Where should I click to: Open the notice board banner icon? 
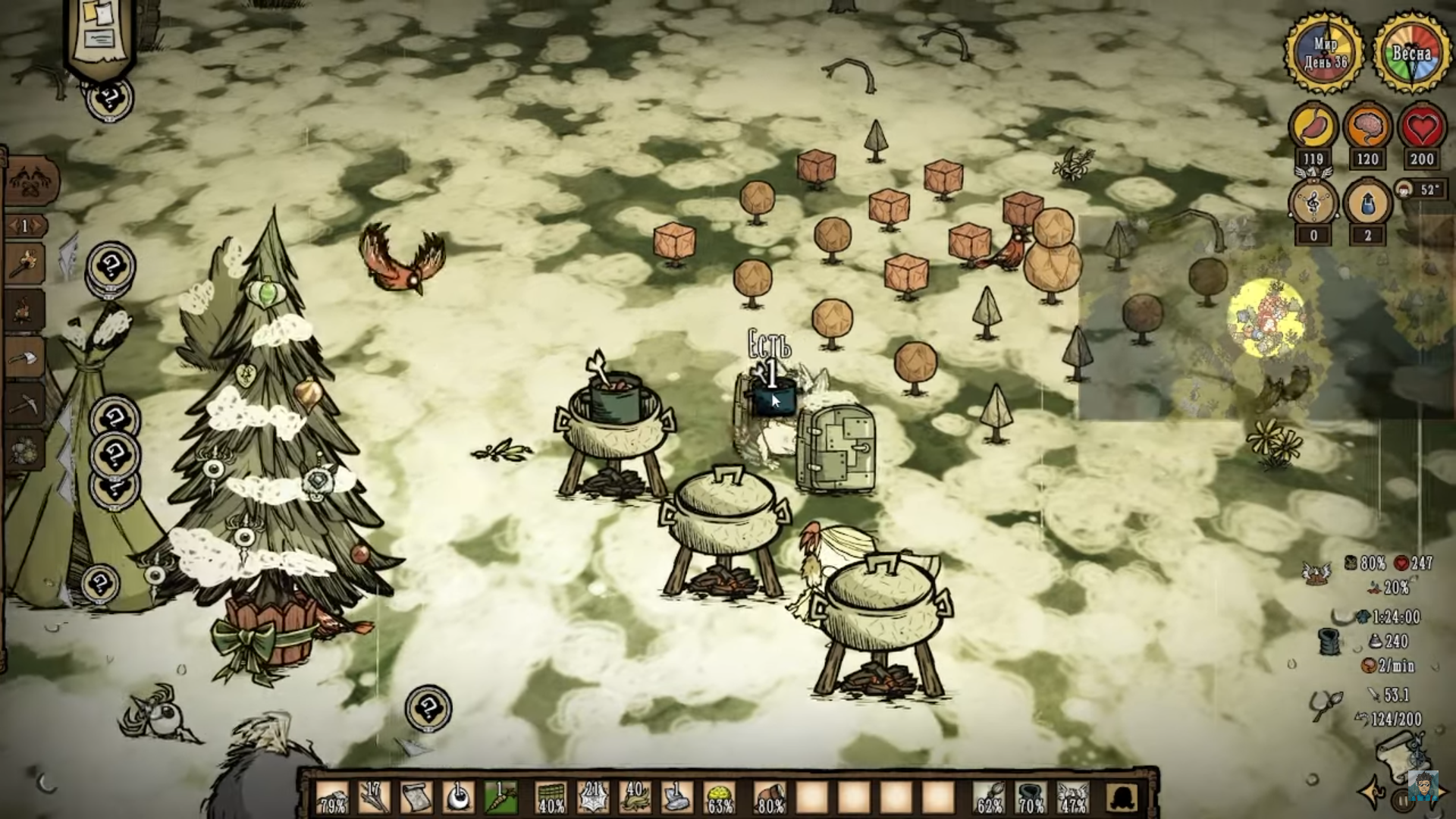click(101, 34)
